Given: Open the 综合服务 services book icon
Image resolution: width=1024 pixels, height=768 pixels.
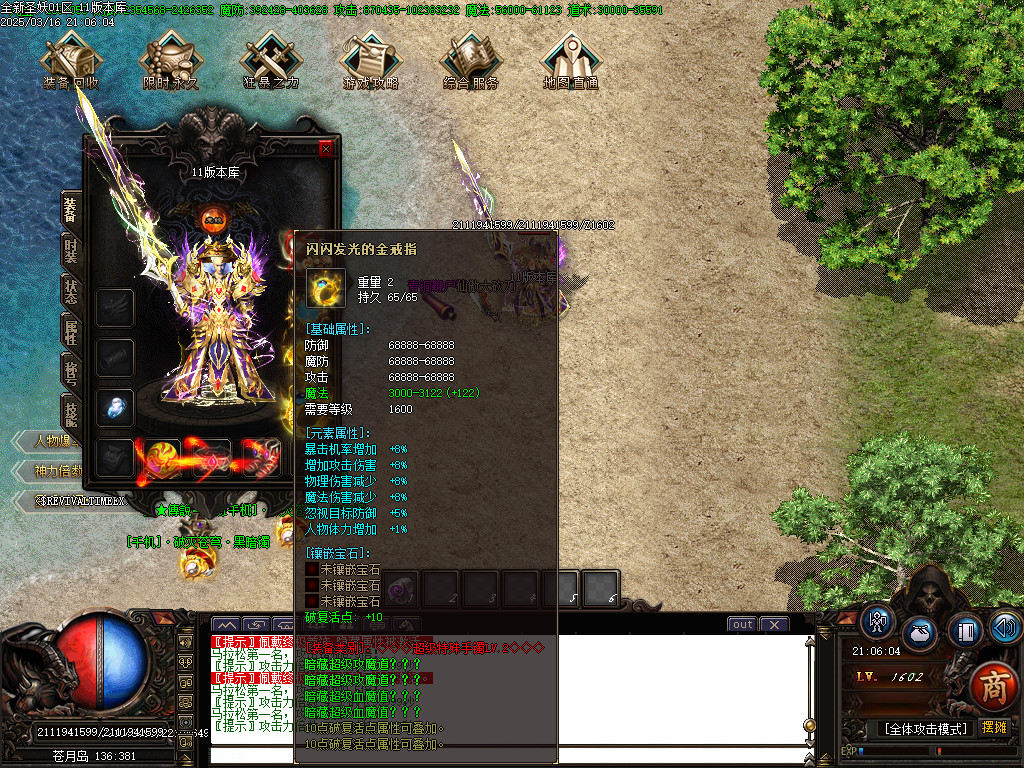Looking at the screenshot, I should click(471, 60).
